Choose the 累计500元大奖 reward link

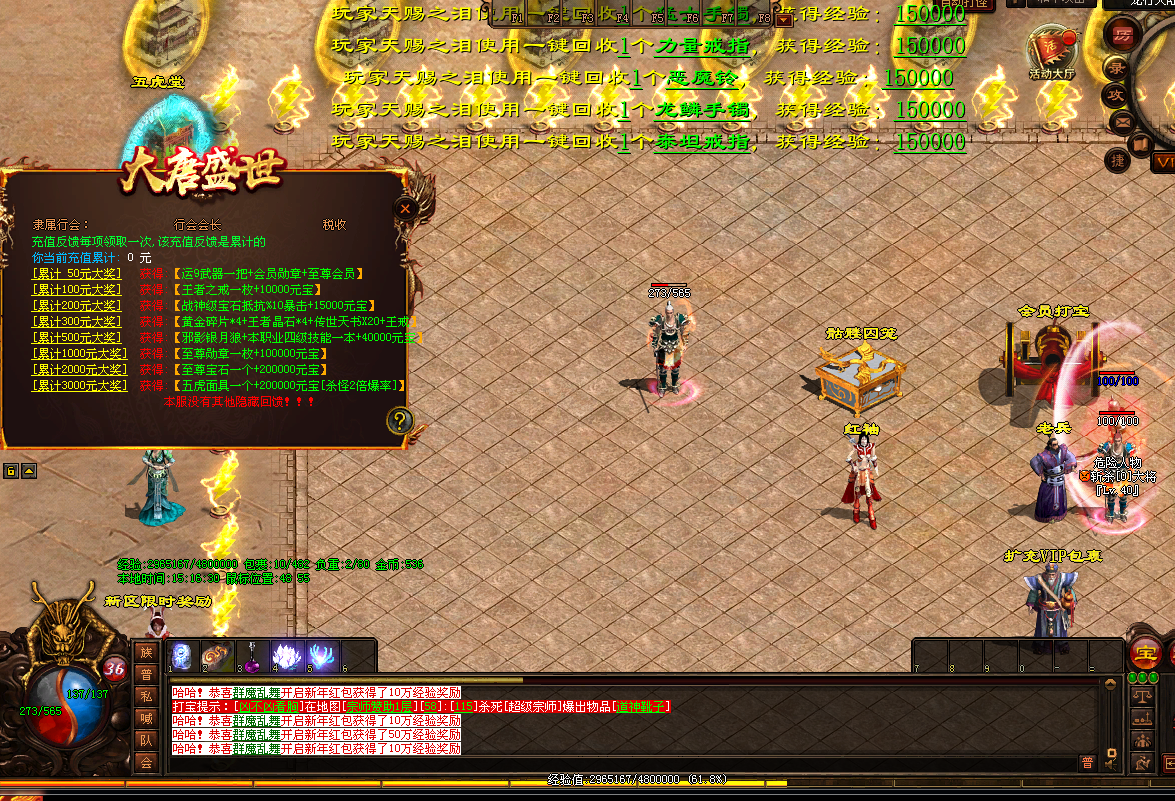[77, 337]
